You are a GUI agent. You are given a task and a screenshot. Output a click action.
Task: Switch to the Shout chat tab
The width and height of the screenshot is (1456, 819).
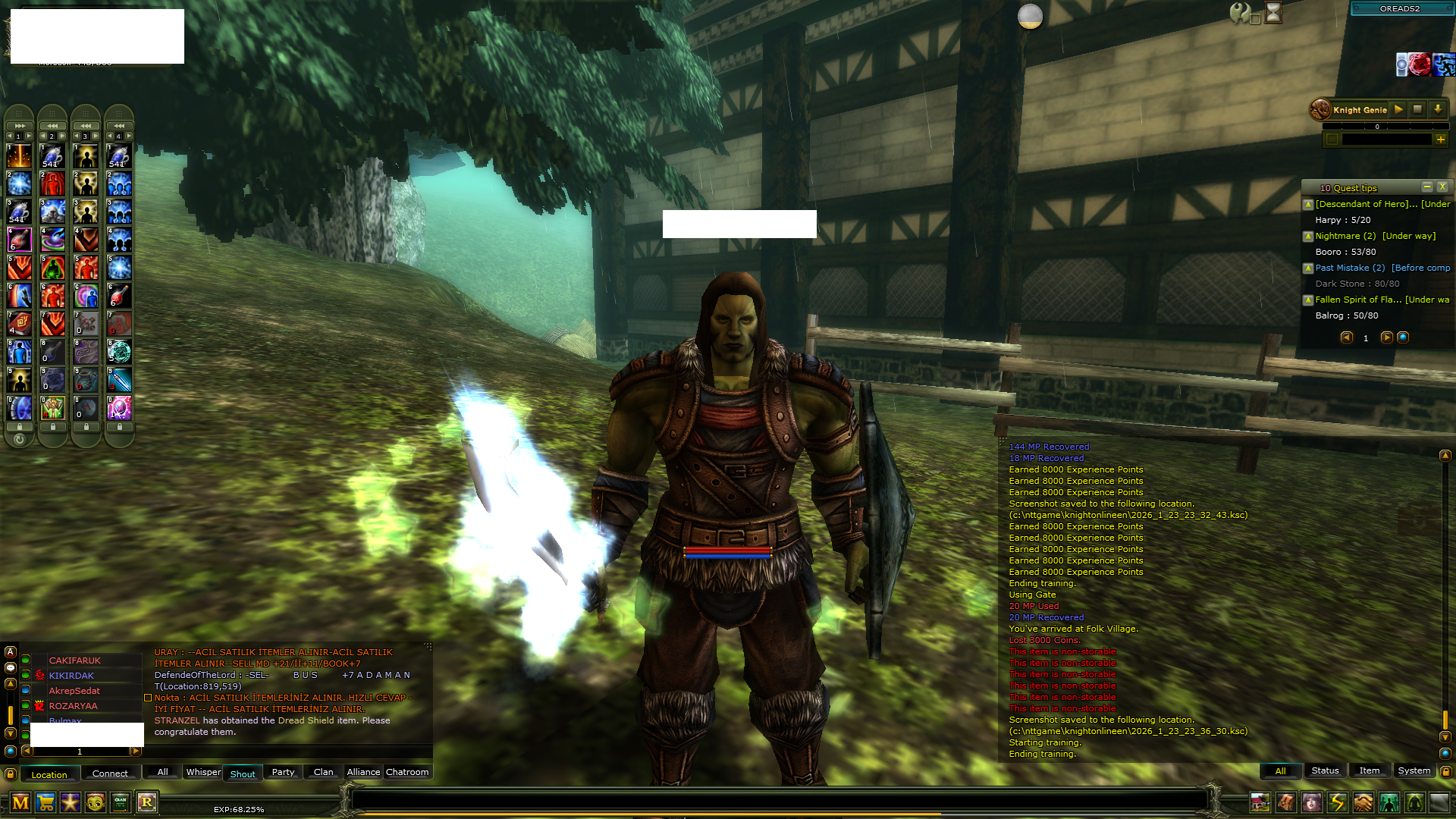(x=242, y=773)
